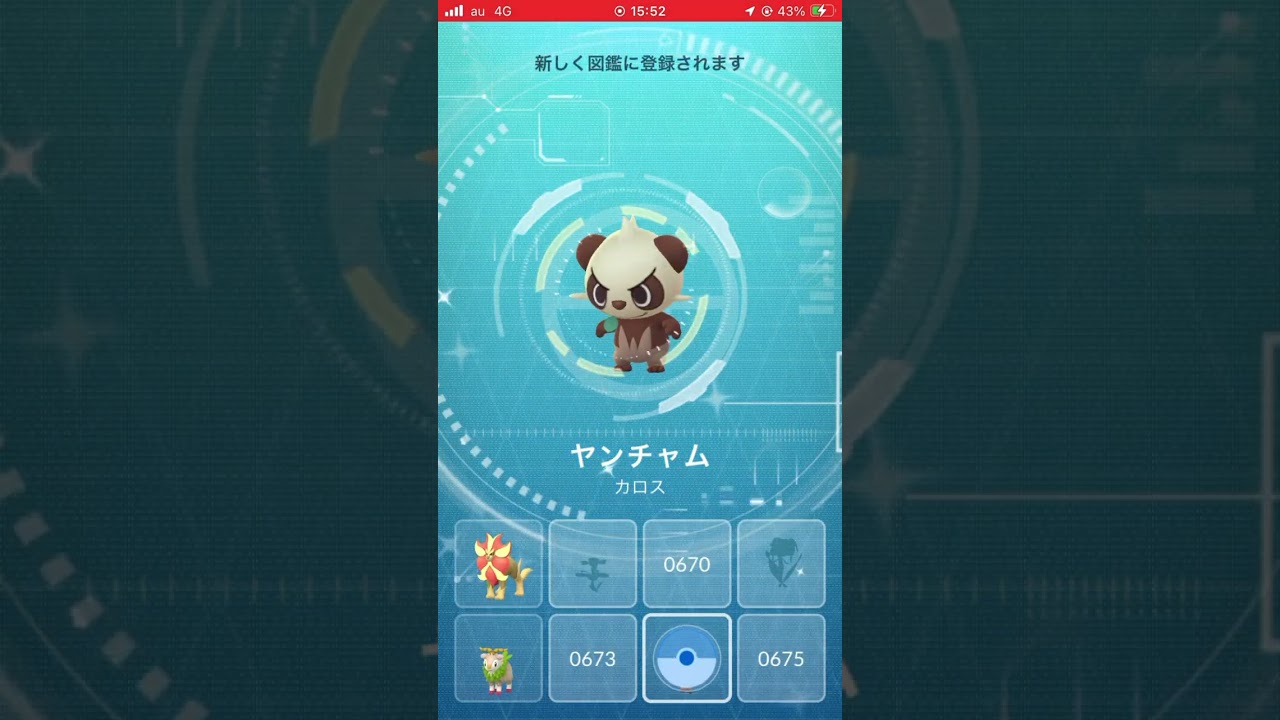1280x720 pixels.
Task: Open the Pangoro shiny silhouette entry
Action: click(781, 564)
